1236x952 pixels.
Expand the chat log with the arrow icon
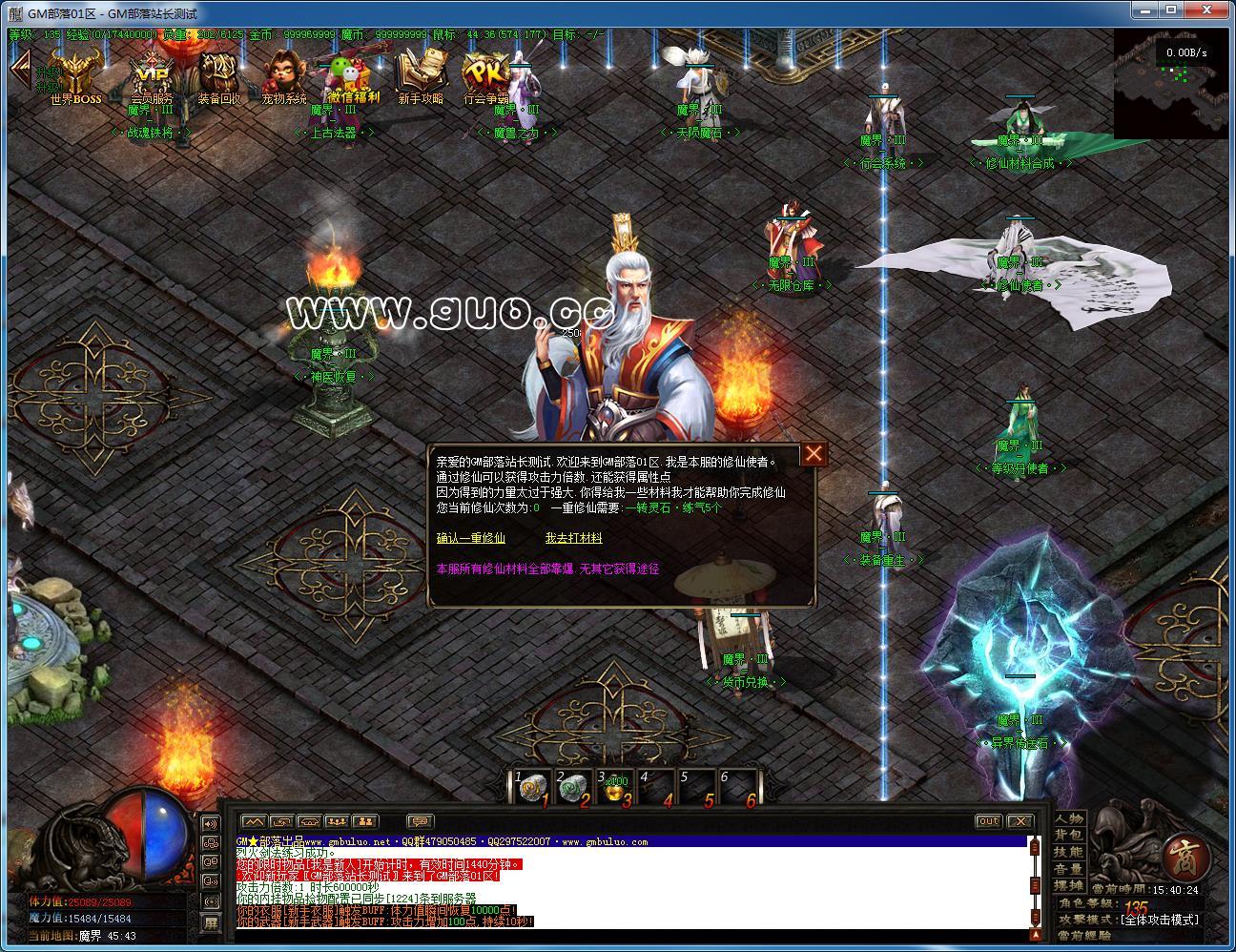click(x=253, y=821)
